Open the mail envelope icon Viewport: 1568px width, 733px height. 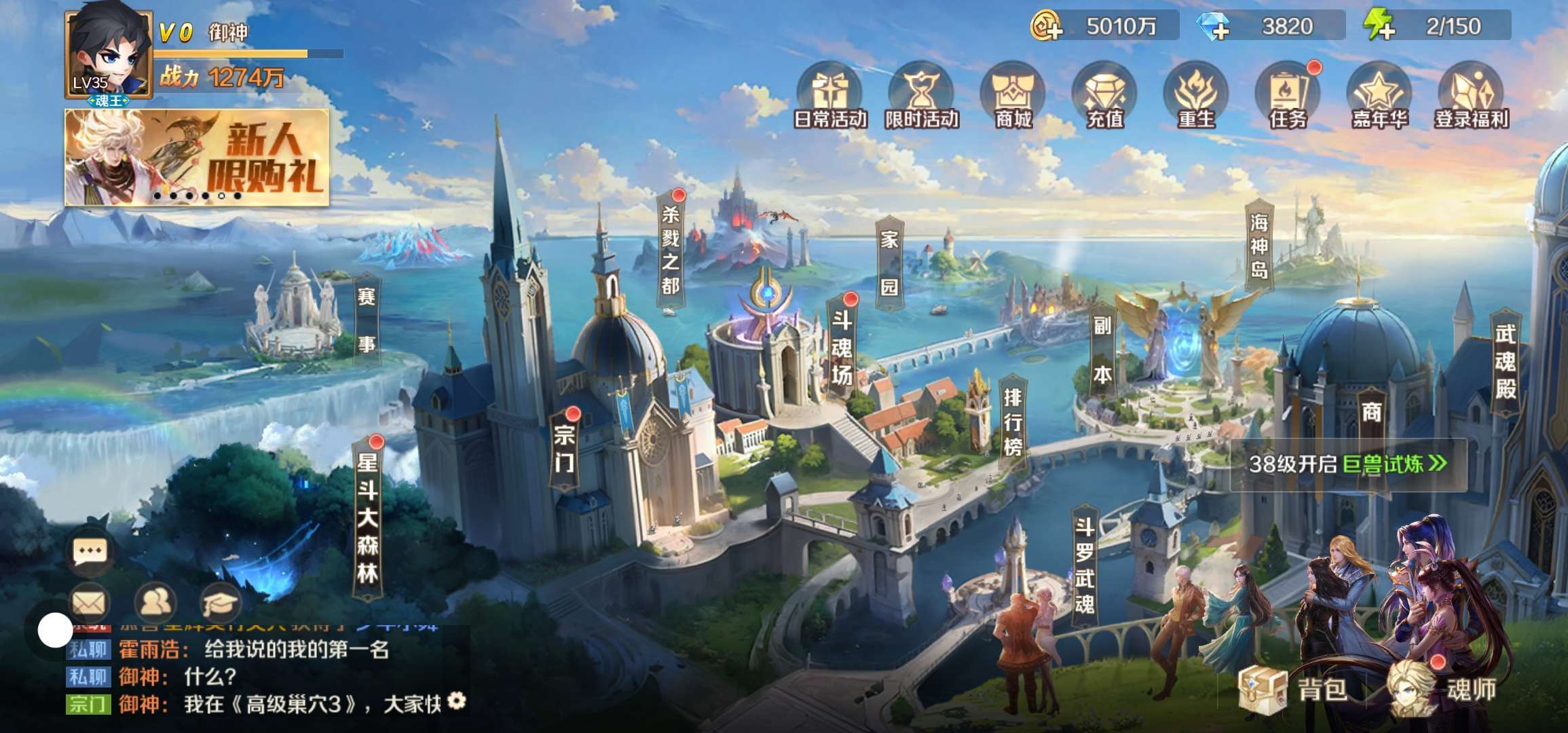[x=89, y=603]
